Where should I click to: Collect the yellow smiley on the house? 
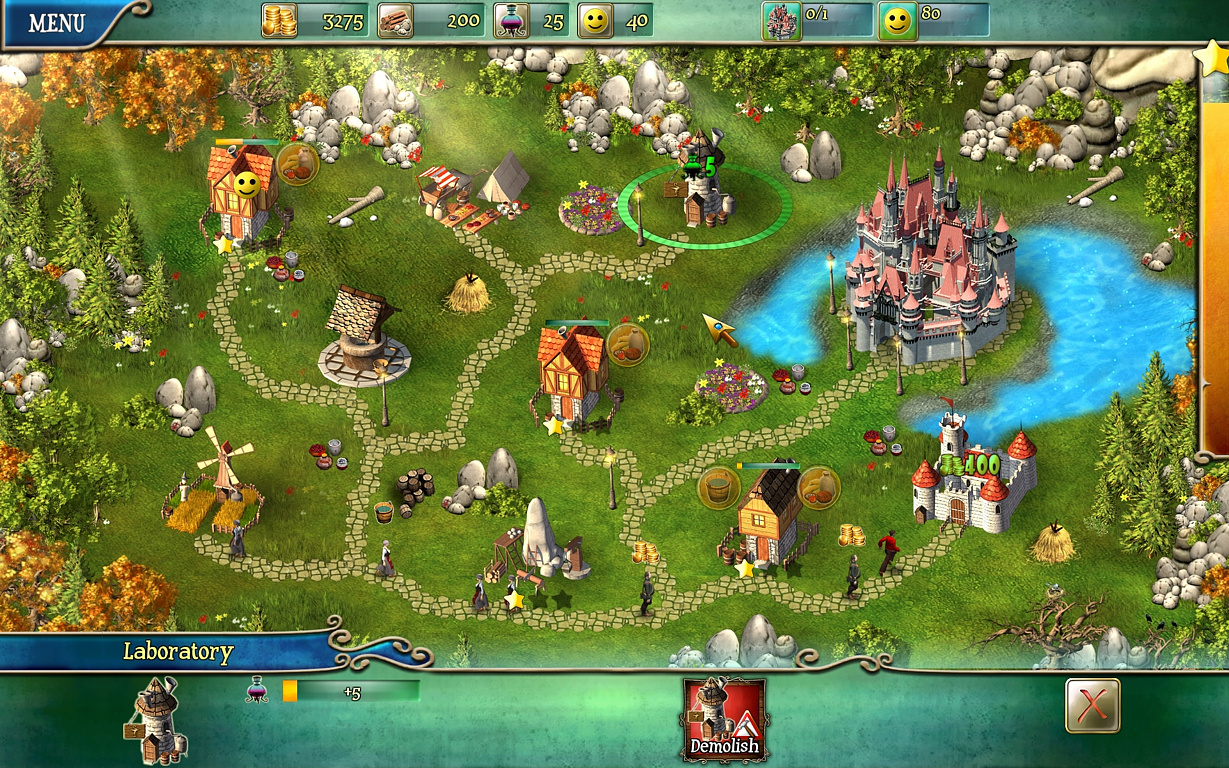[x=246, y=183]
